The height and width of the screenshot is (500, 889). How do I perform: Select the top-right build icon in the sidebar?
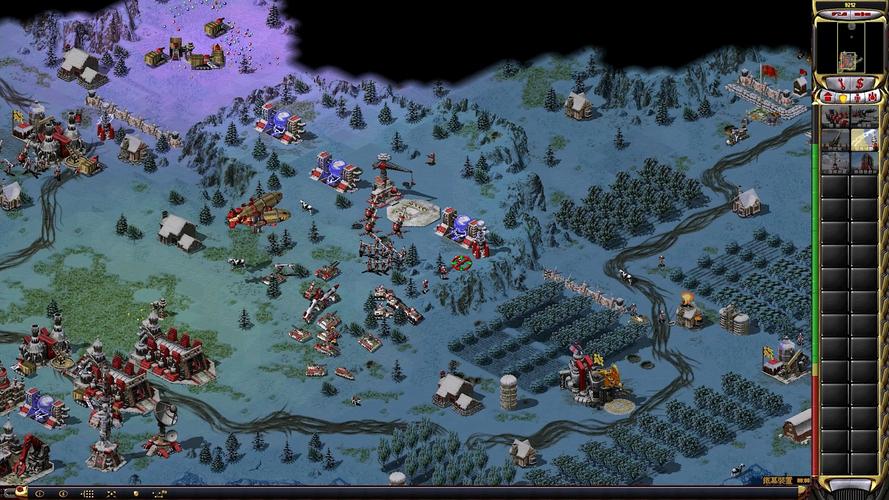tap(864, 116)
